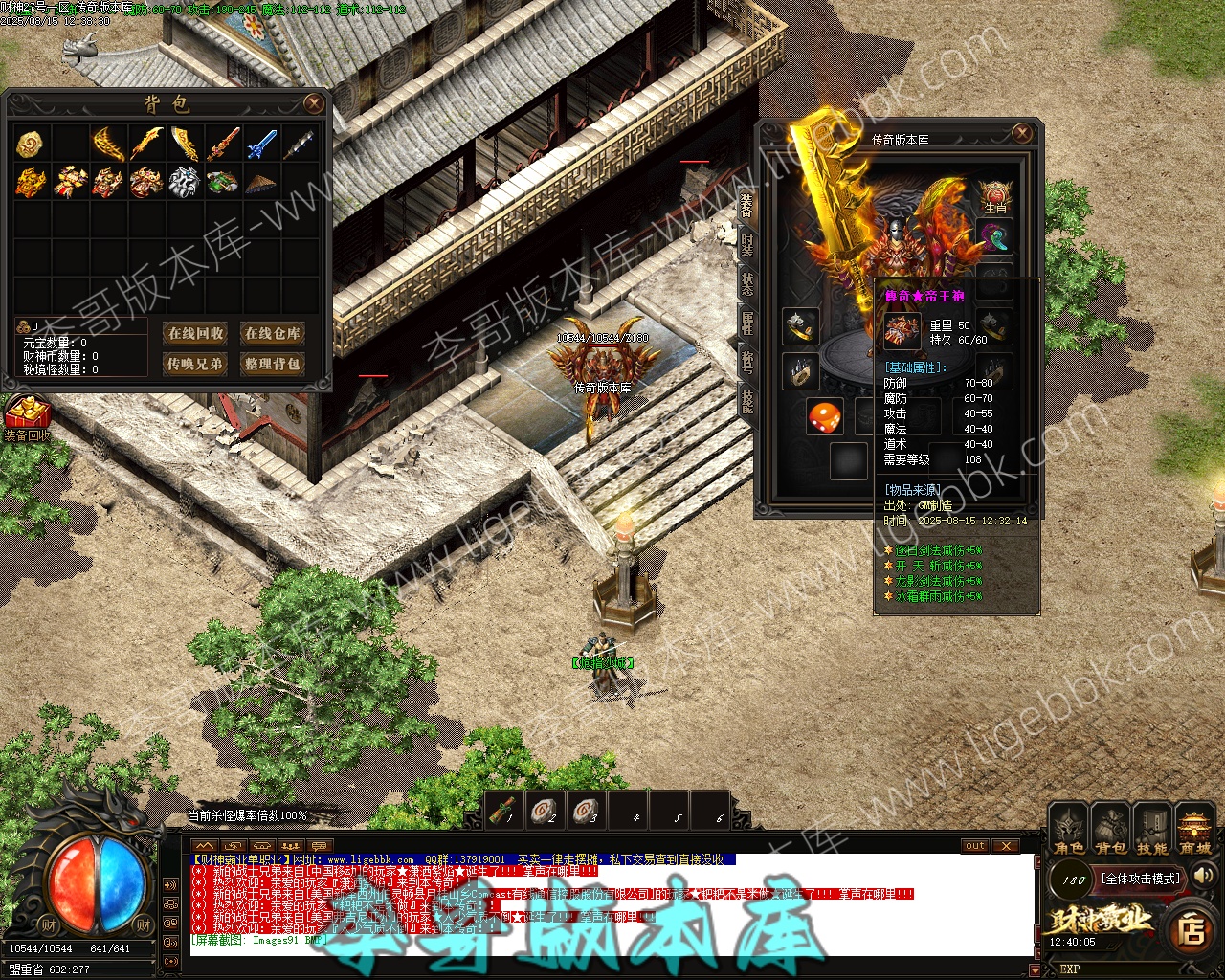
Task: Switch to the 时装 fashion tab
Action: tap(747, 245)
